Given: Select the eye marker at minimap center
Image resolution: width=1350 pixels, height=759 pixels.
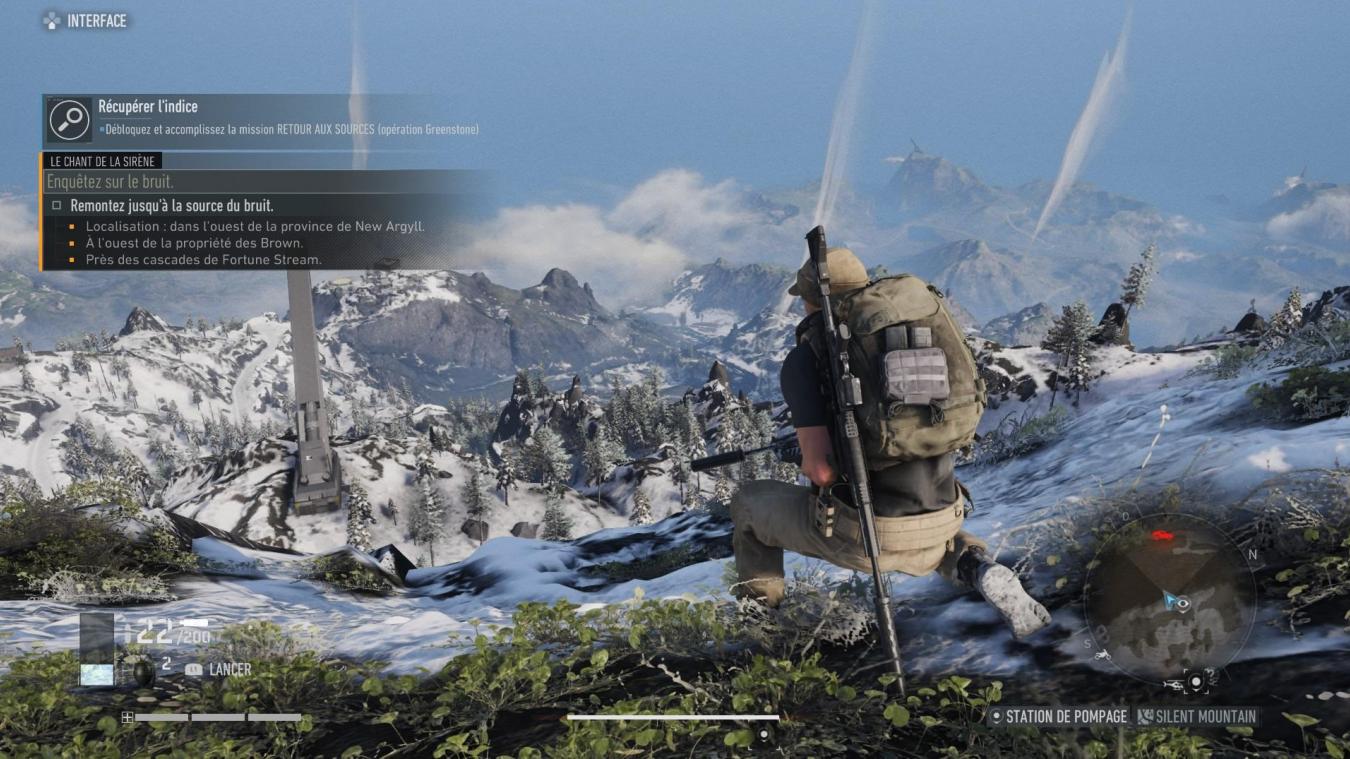Looking at the screenshot, I should 1184,602.
